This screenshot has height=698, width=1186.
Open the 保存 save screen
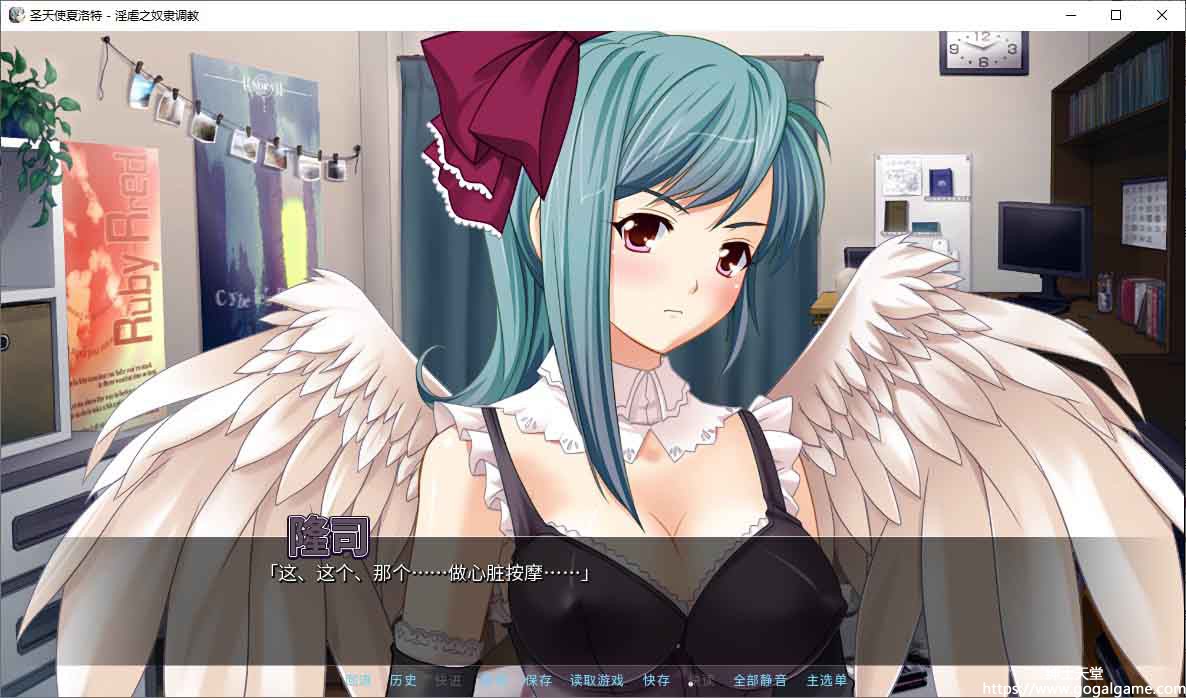point(538,680)
